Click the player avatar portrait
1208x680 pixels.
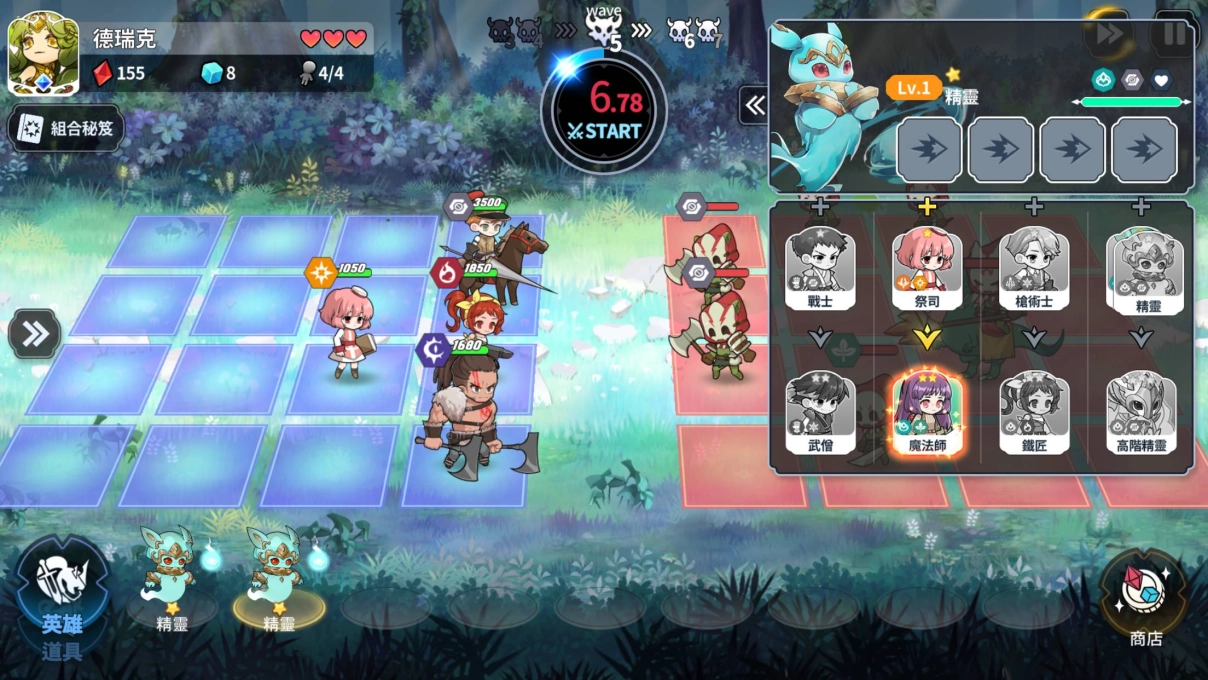click(44, 52)
